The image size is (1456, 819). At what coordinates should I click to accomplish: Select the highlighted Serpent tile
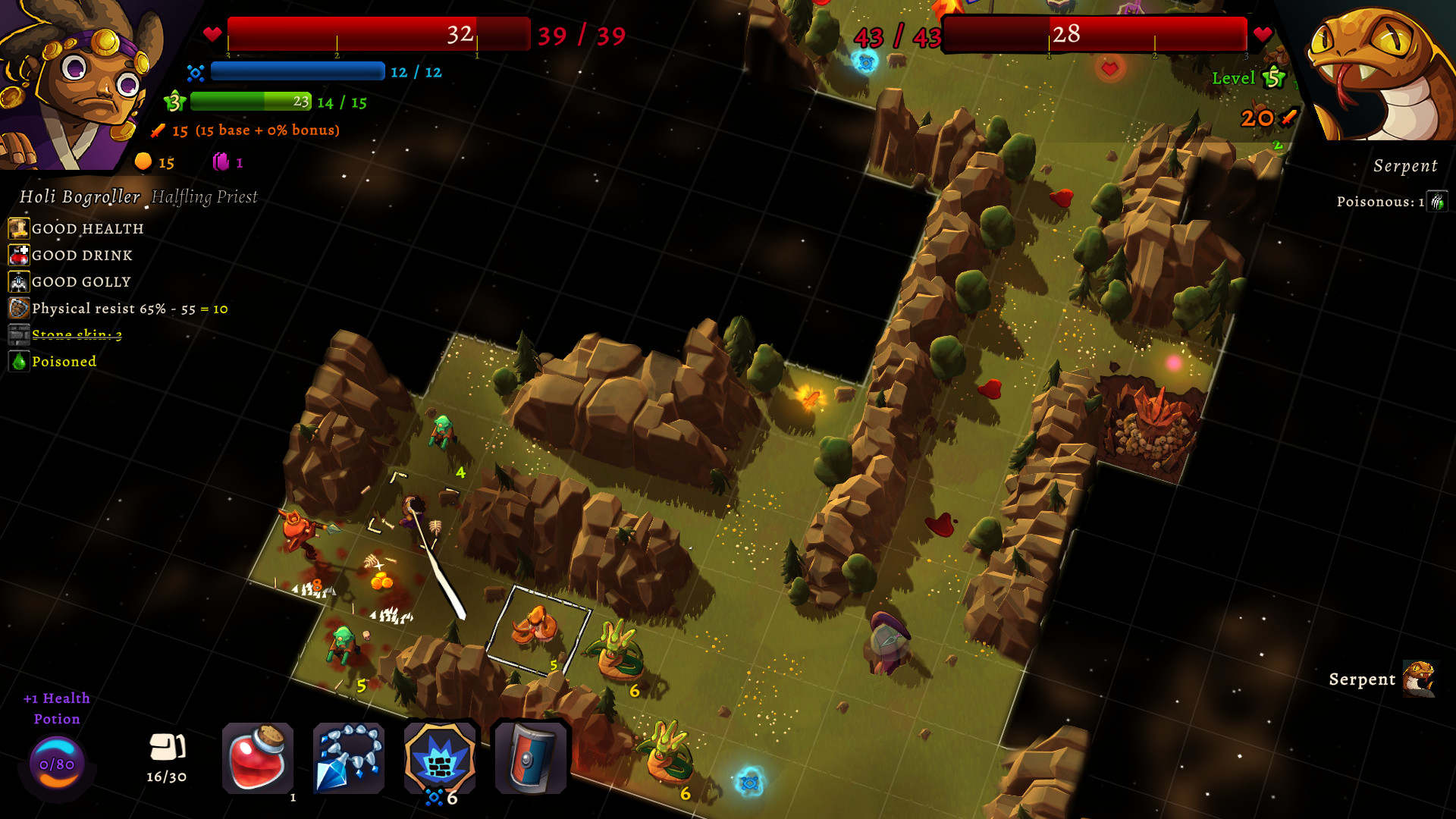pos(537,628)
